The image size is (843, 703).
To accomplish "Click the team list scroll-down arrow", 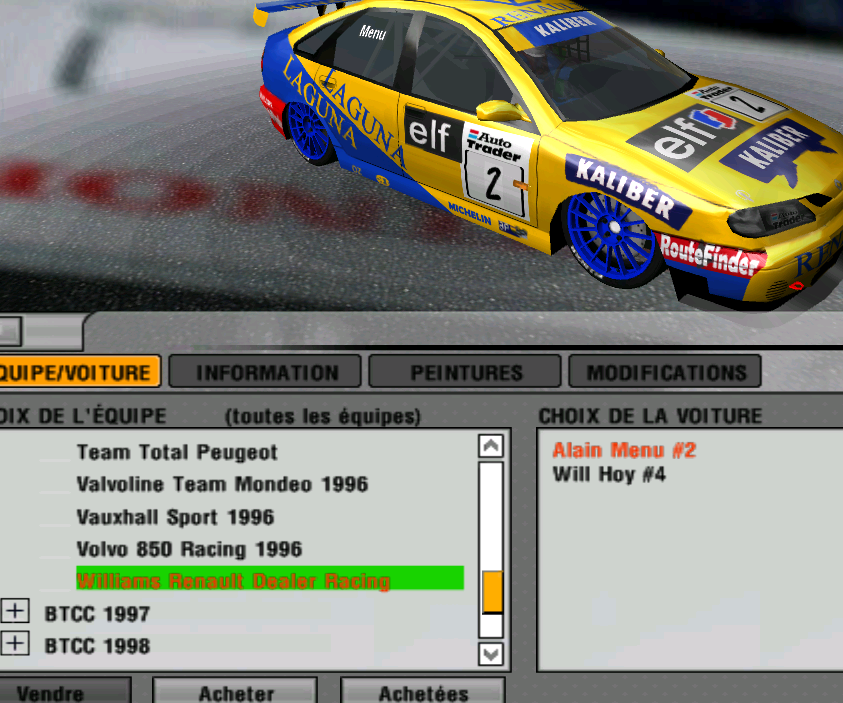I will click(491, 654).
